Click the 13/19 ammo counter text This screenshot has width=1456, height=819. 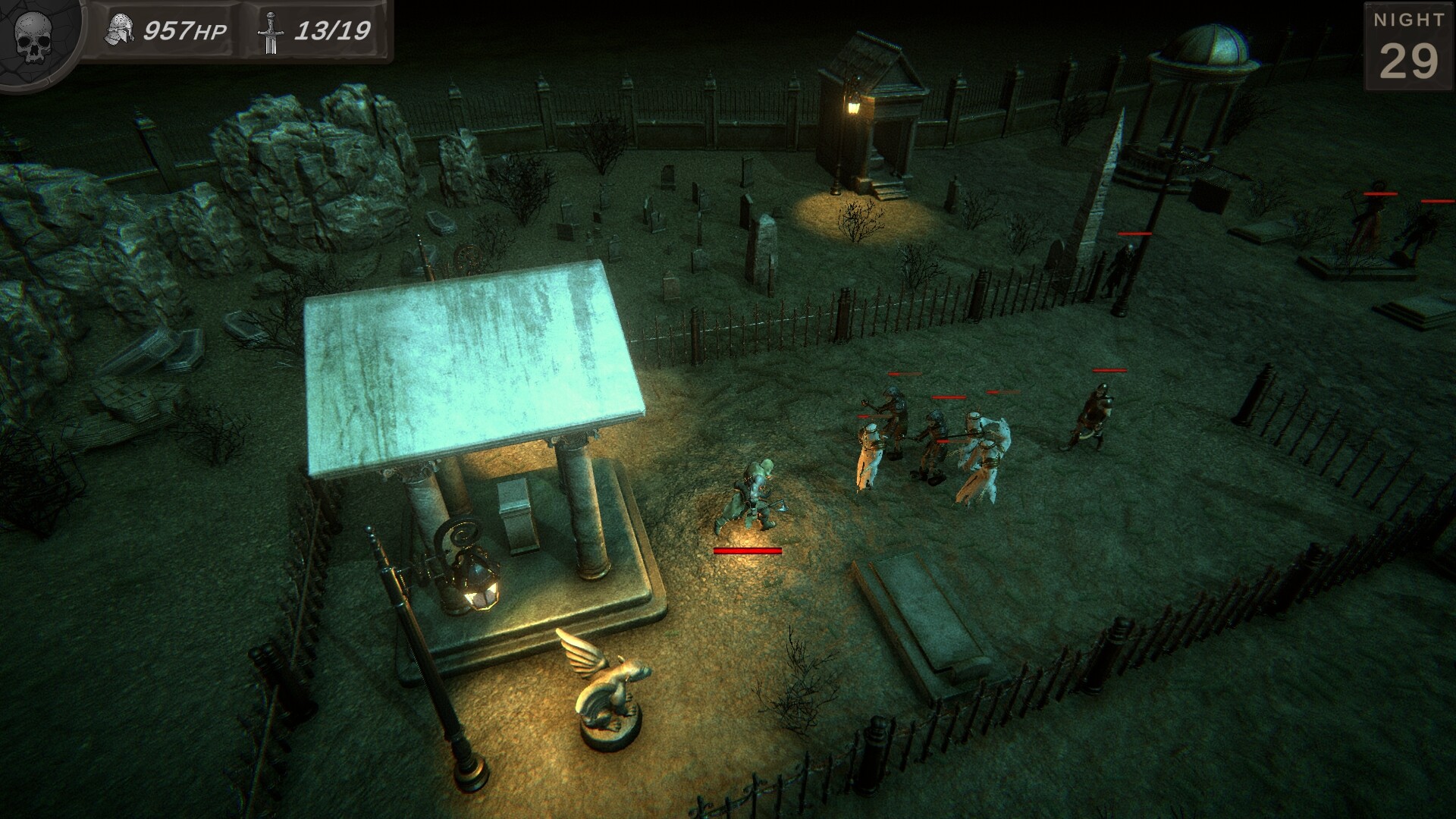click(334, 32)
